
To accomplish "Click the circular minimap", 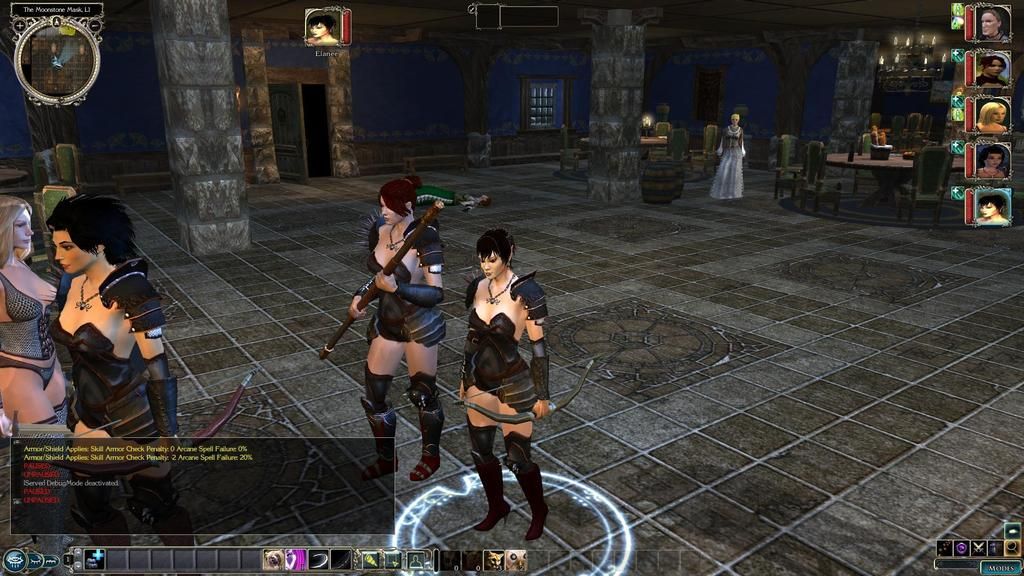I will coord(57,60).
